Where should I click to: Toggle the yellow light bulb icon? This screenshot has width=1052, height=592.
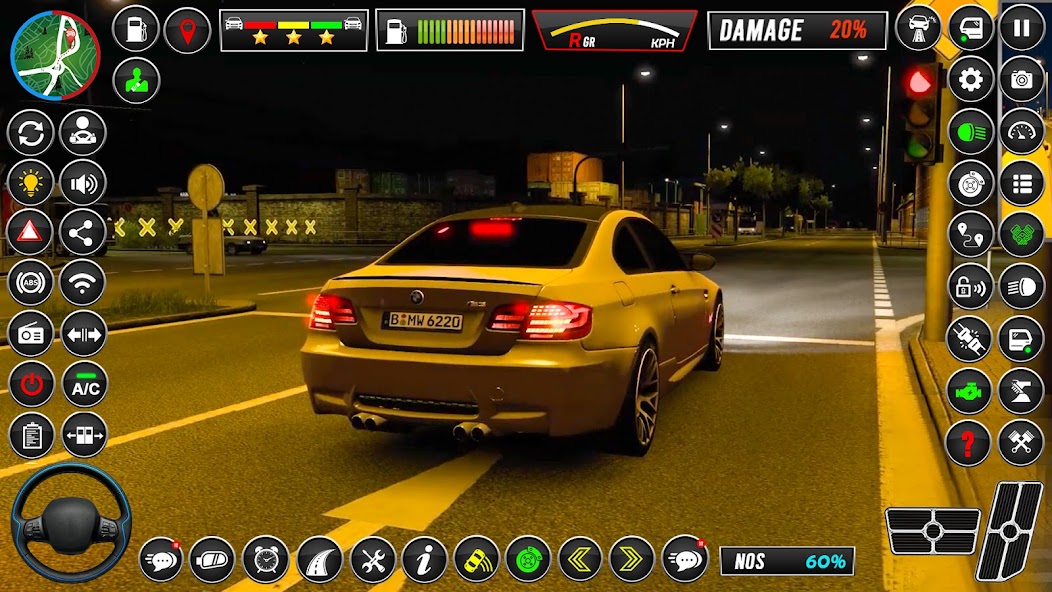[x=31, y=183]
